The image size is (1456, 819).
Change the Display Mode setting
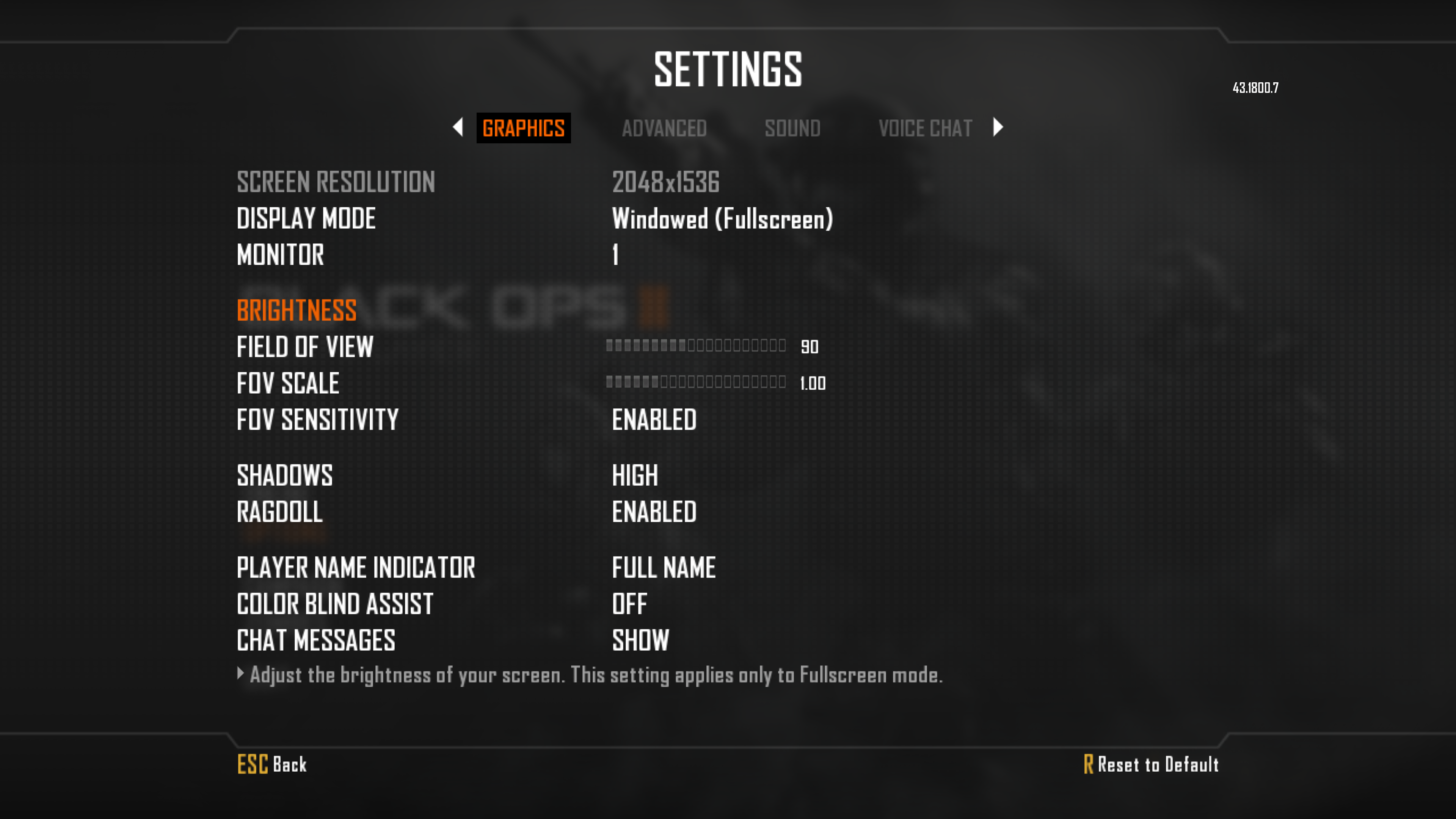[x=722, y=219]
